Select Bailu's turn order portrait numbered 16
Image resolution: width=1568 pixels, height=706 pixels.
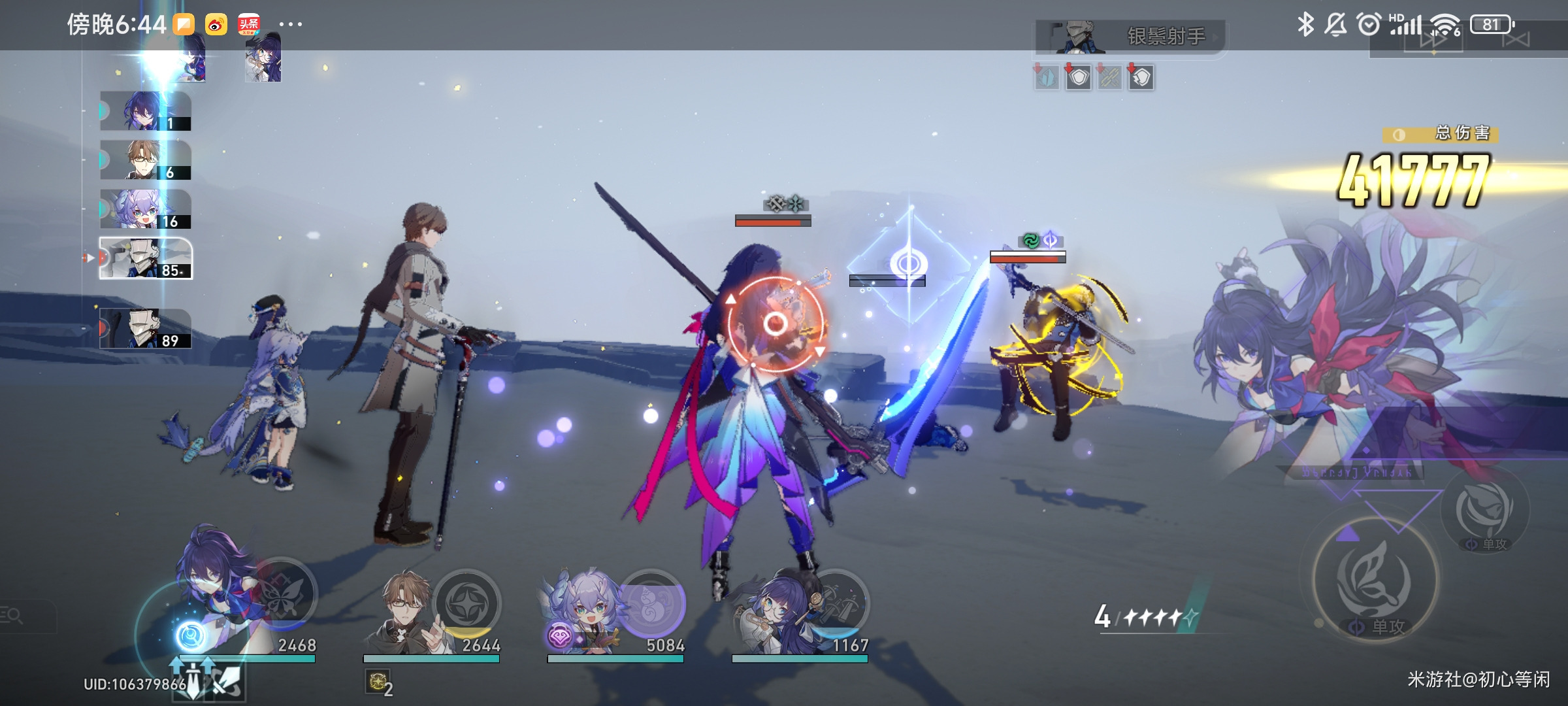click(145, 209)
